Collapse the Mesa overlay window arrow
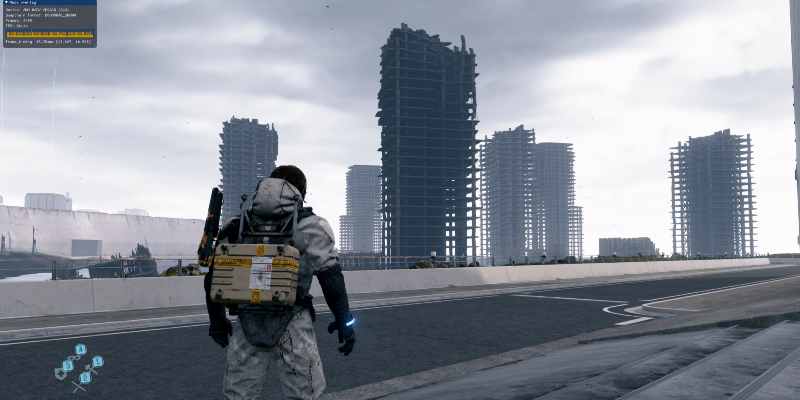 pos(5,3)
